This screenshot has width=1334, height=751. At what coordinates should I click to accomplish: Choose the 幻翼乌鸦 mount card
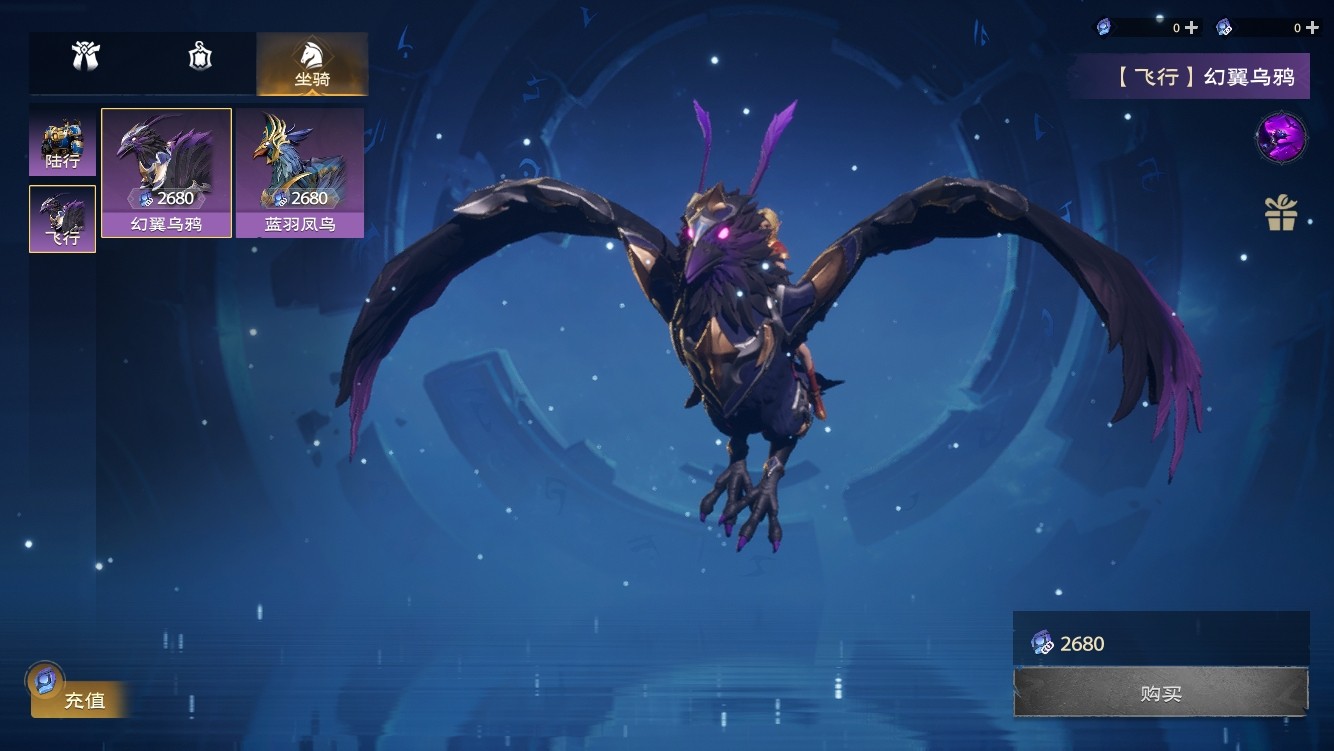(x=166, y=173)
